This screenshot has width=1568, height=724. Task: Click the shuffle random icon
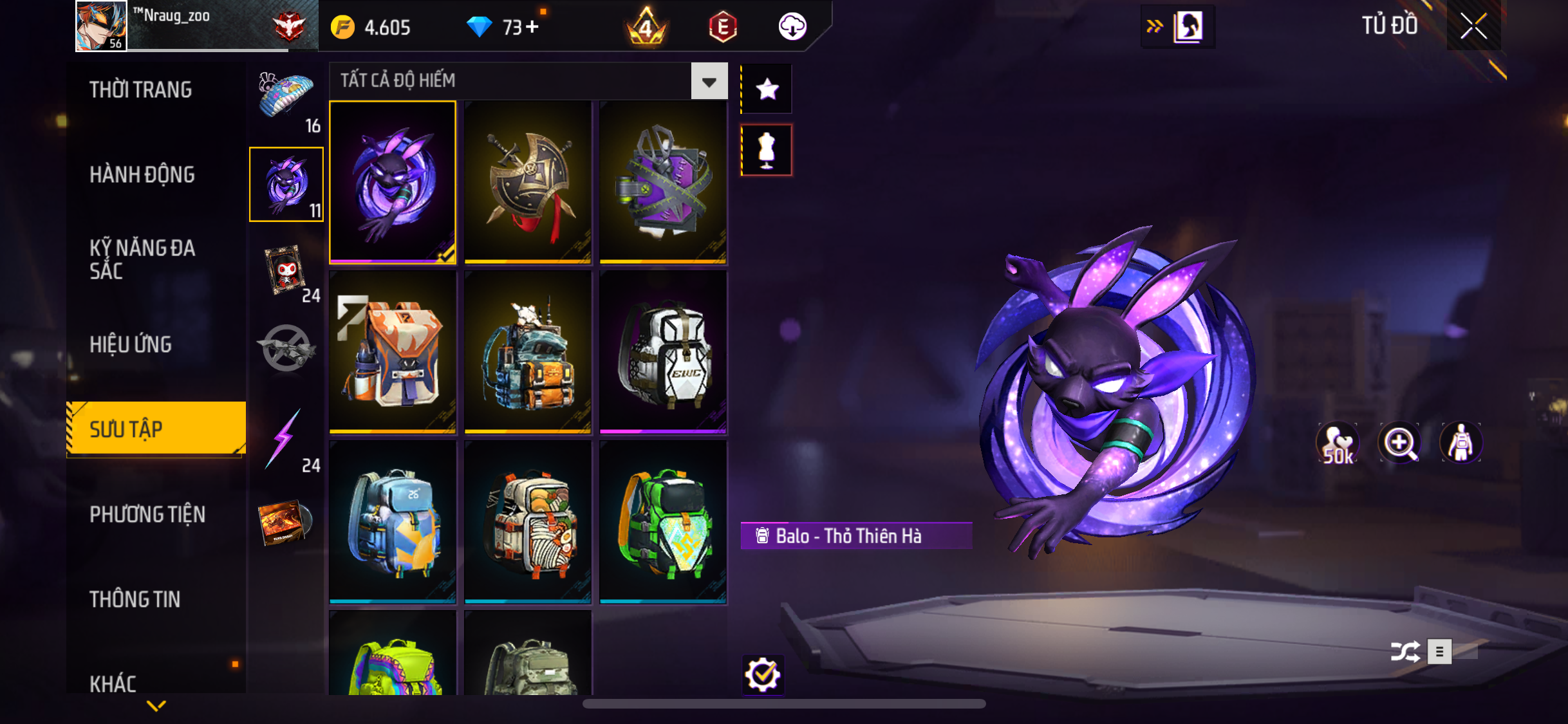point(1405,652)
